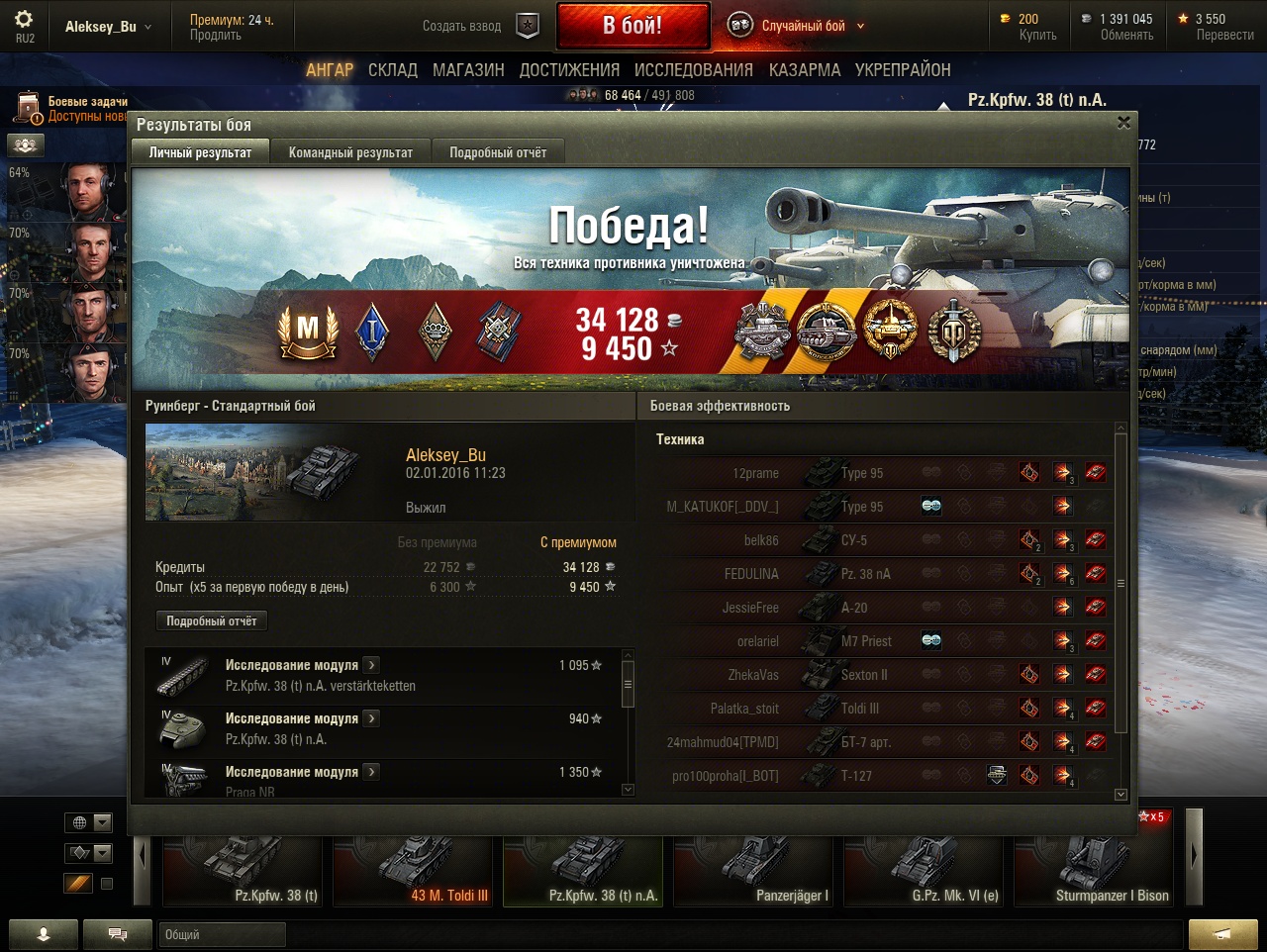Click the Общий chat channel field
Viewport: 1267px width, 952px height.
click(222, 934)
